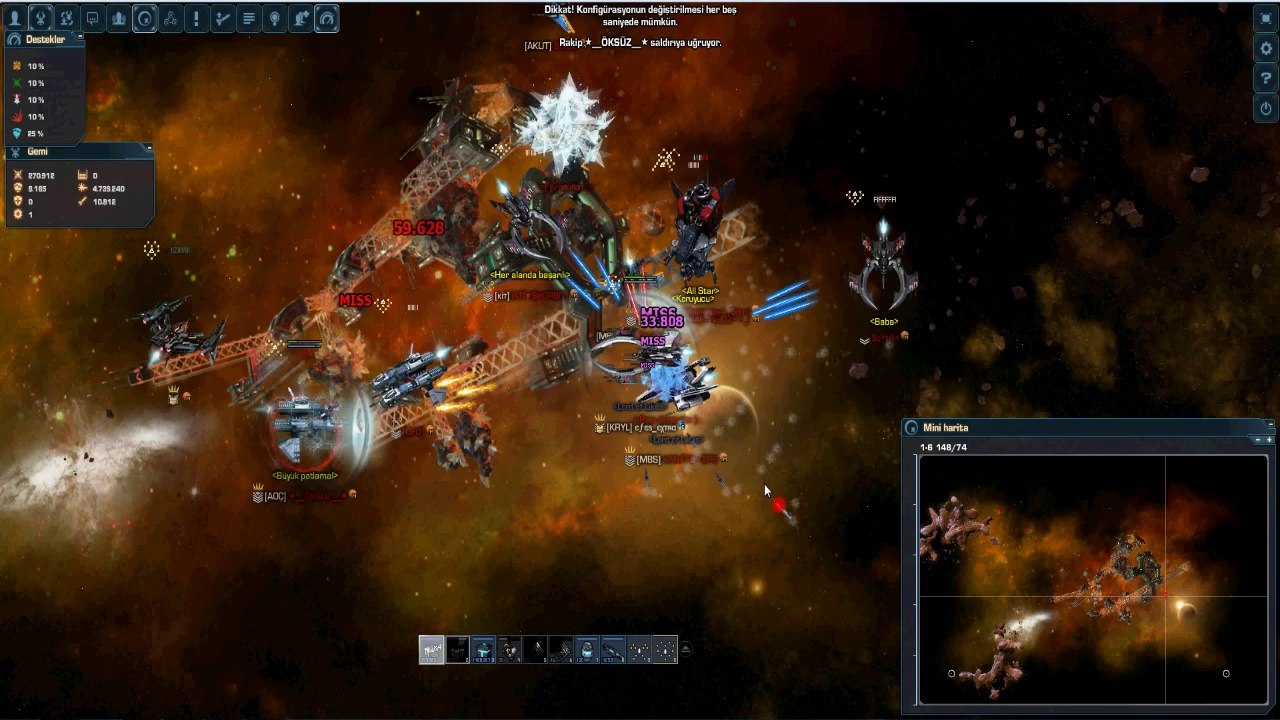
Task: Toggle fullscreen with the top-right icon
Action: tap(1266, 18)
